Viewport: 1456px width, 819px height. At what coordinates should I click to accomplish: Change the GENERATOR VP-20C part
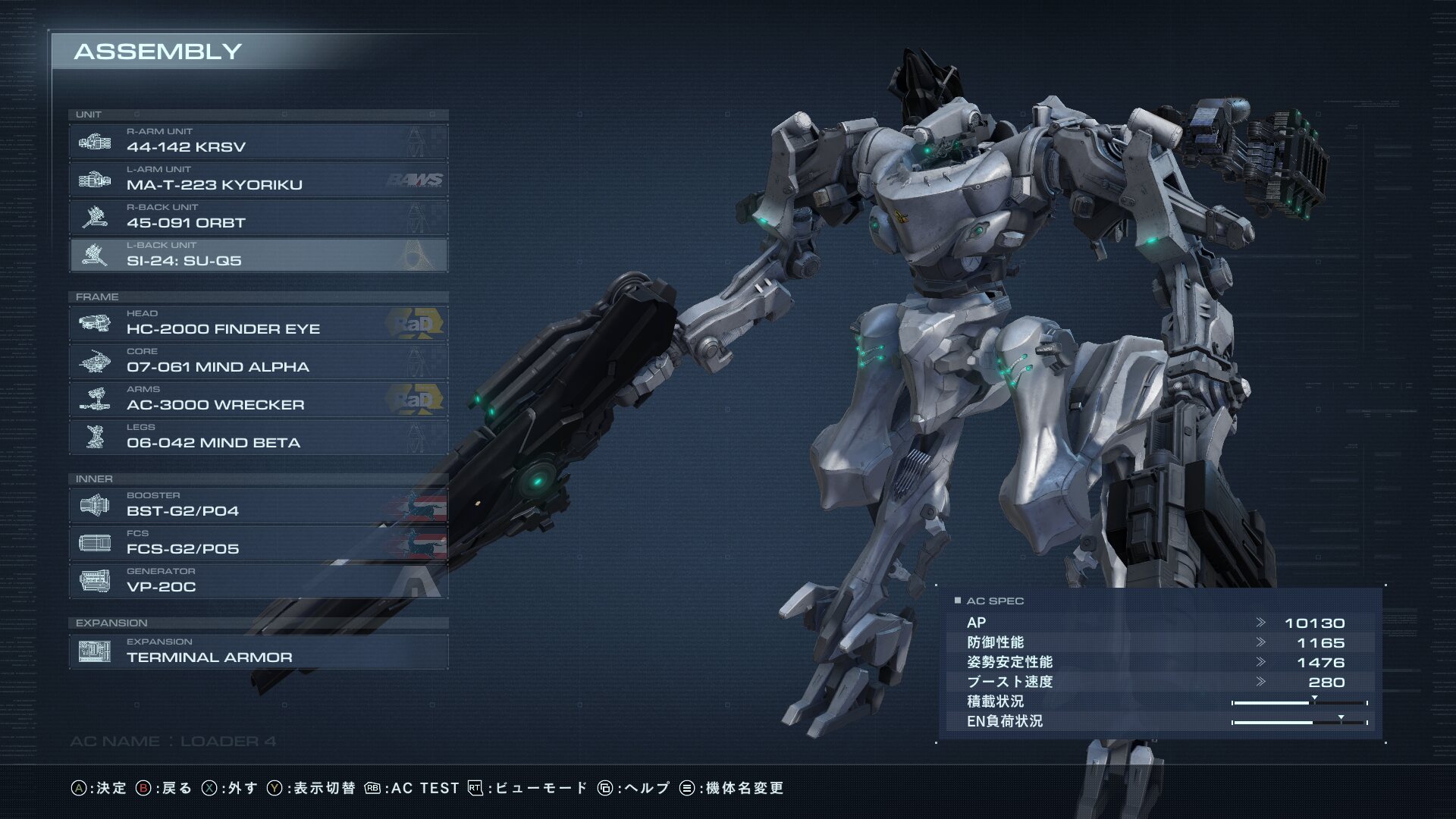tap(258, 581)
